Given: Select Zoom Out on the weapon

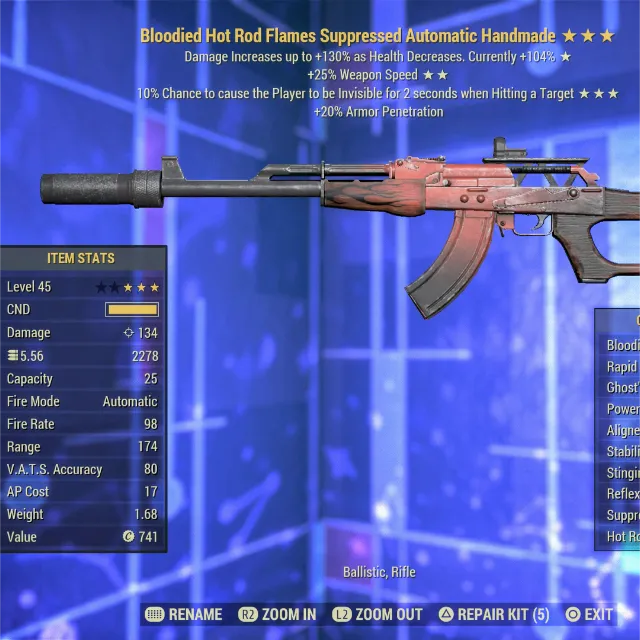Looking at the screenshot, I should pyautogui.click(x=378, y=614).
